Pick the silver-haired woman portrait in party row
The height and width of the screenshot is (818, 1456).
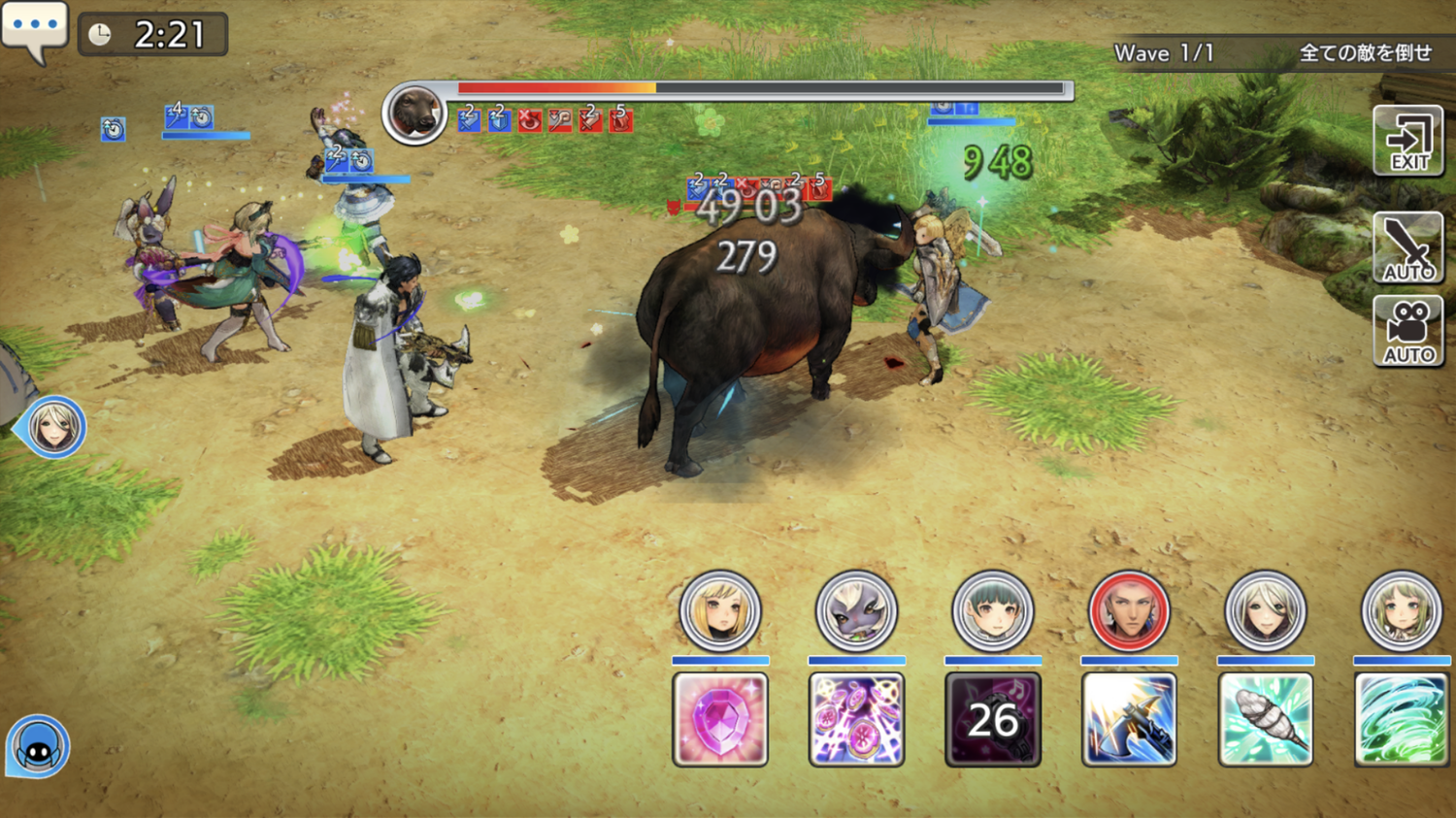click(1265, 611)
